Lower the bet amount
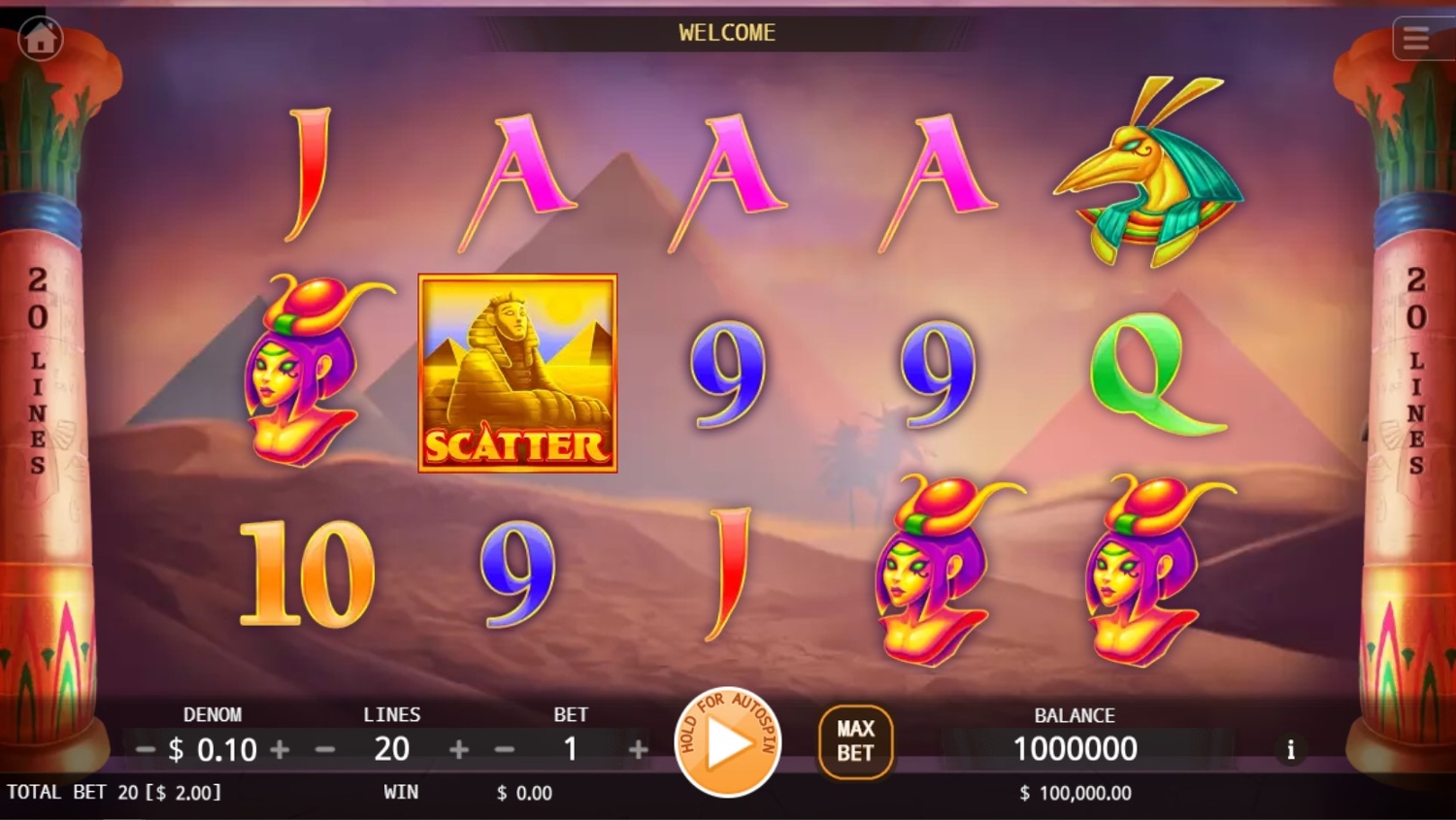1456x820 pixels. [505, 749]
